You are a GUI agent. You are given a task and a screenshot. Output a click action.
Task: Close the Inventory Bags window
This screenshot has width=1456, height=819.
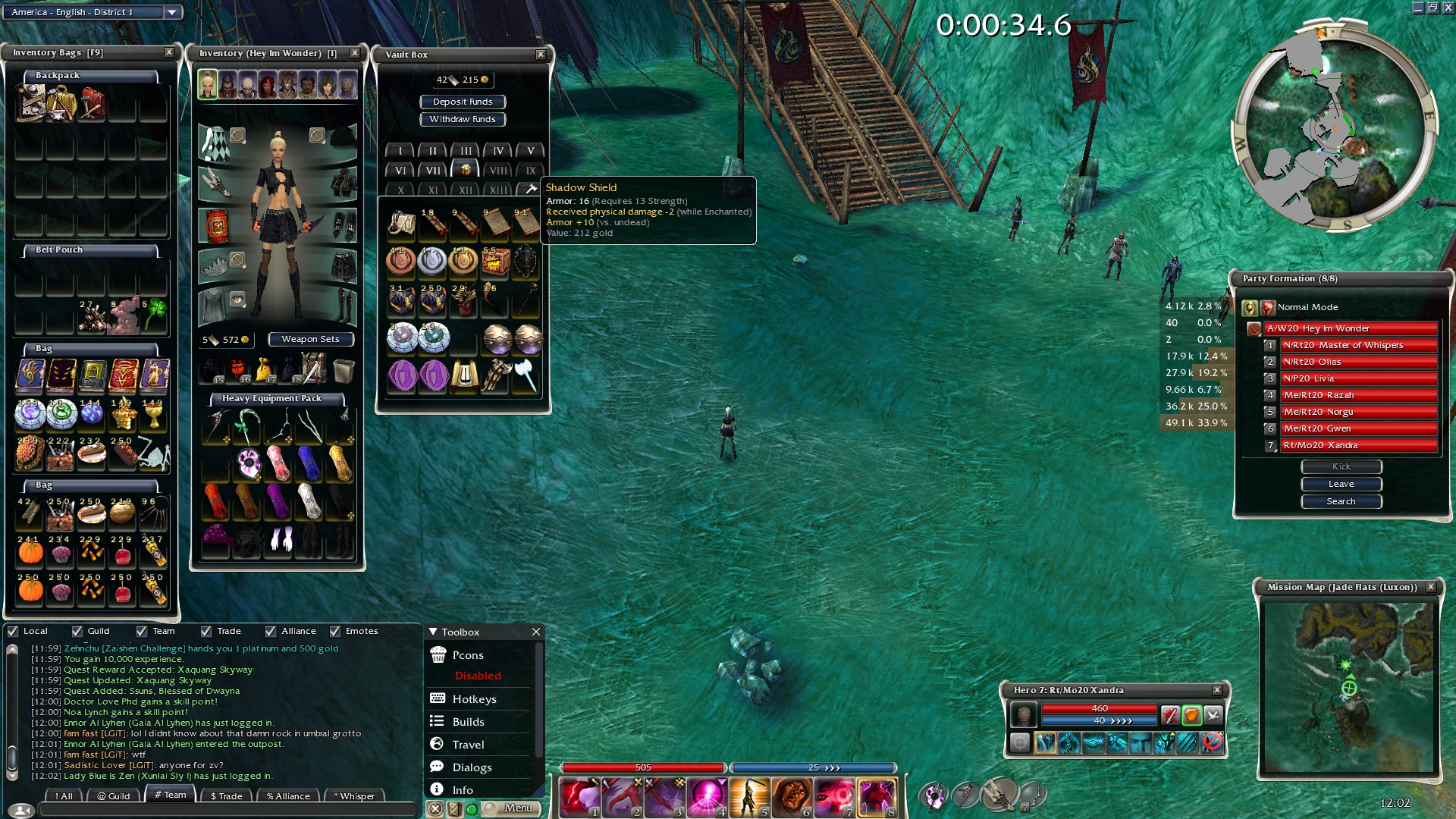click(x=169, y=52)
